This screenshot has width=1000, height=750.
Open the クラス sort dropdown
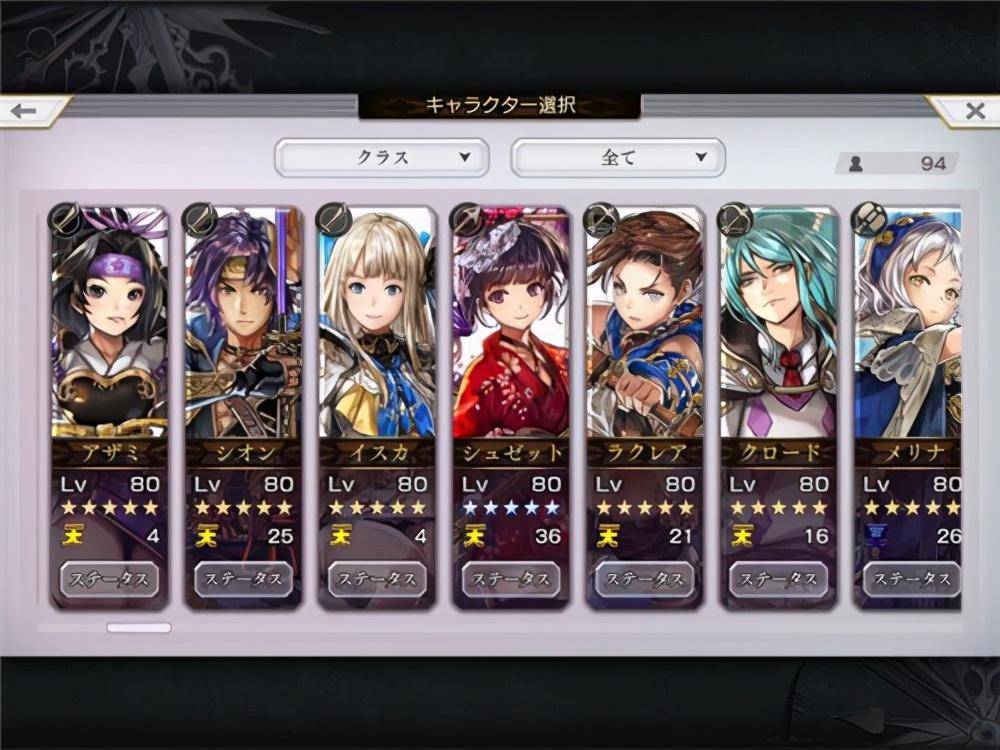[x=382, y=157]
